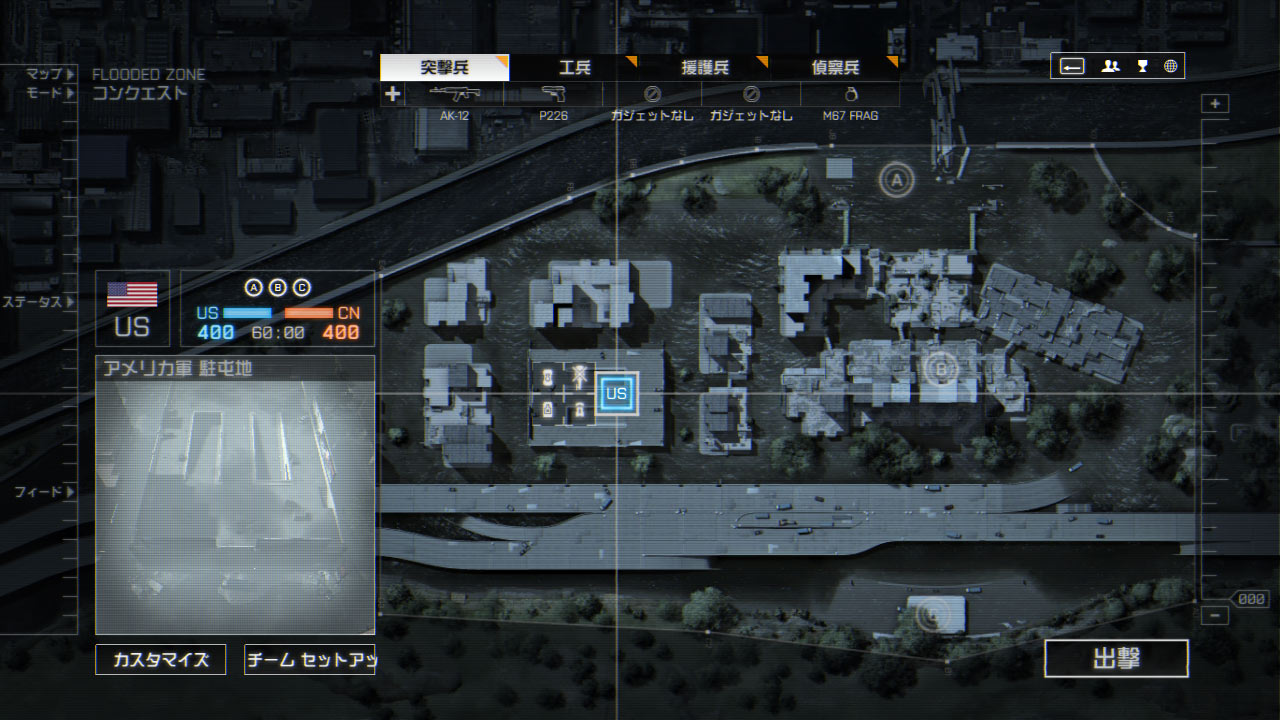Viewport: 1280px width, 720px height.
Task: Choose the 援護兵 support class tab
Action: pyautogui.click(x=704, y=68)
